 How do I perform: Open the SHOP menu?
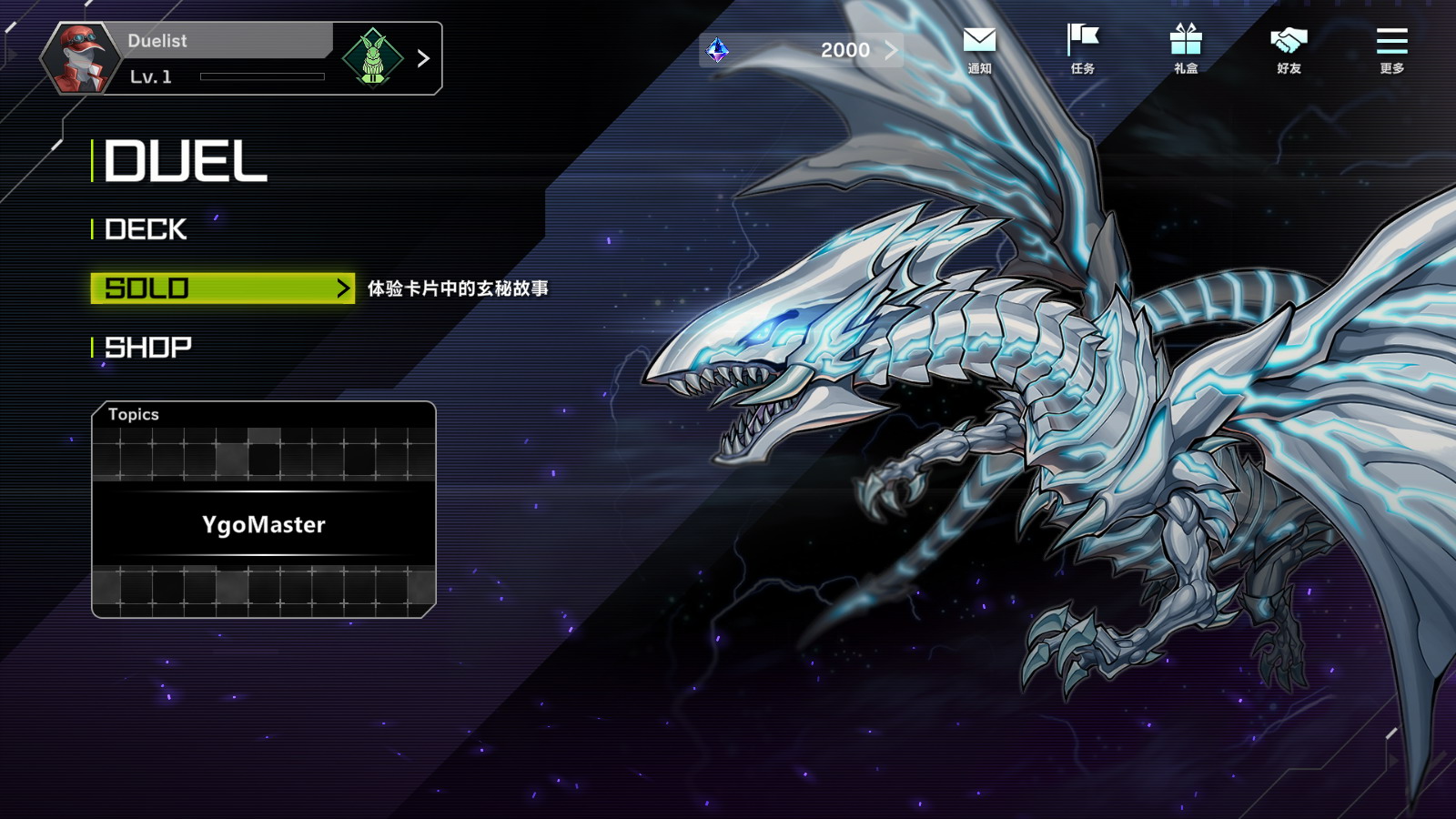(x=148, y=348)
